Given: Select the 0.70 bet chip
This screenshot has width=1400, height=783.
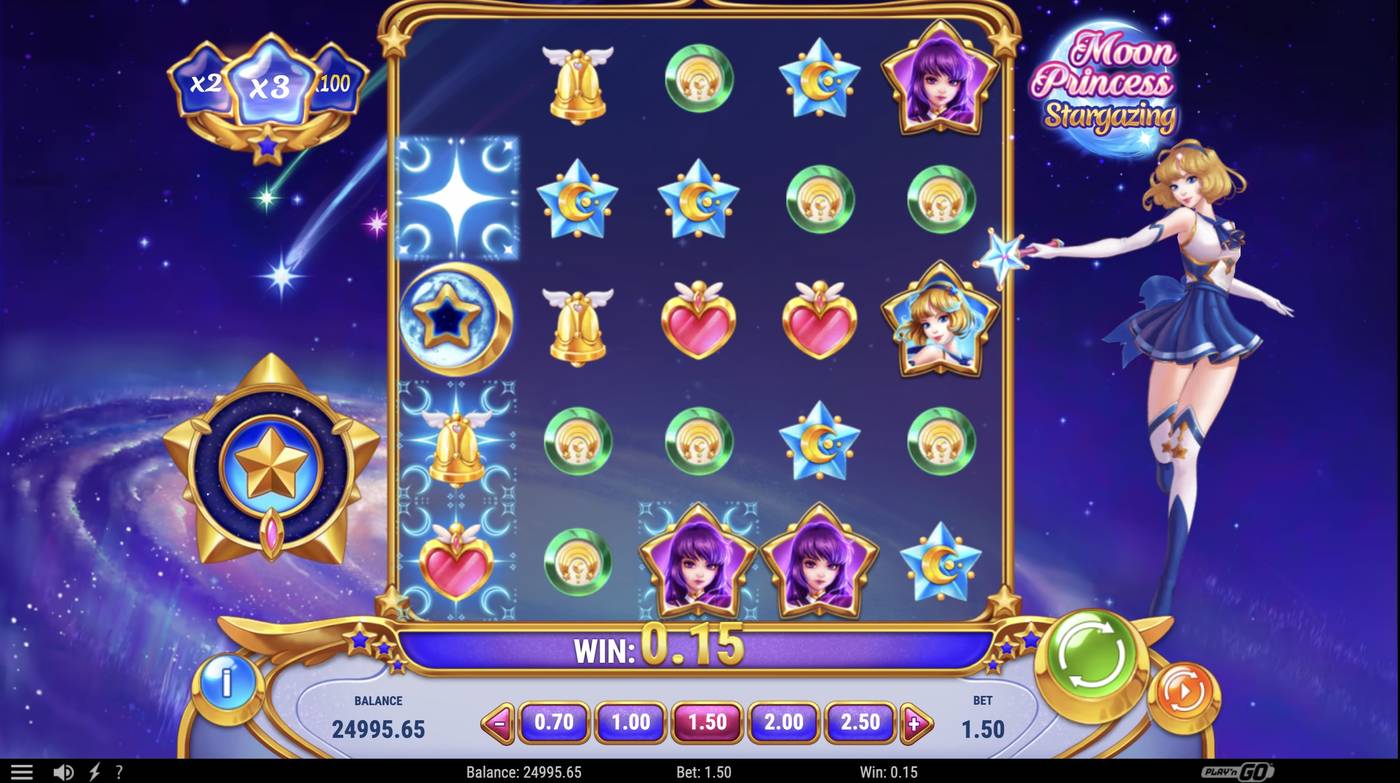Looking at the screenshot, I should click(554, 722).
